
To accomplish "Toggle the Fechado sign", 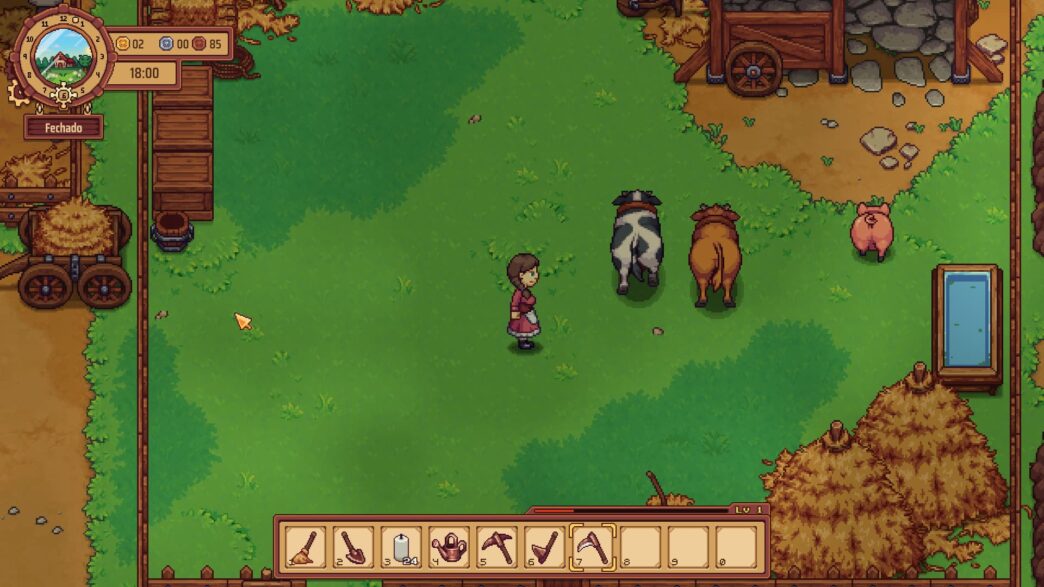I will (63, 128).
